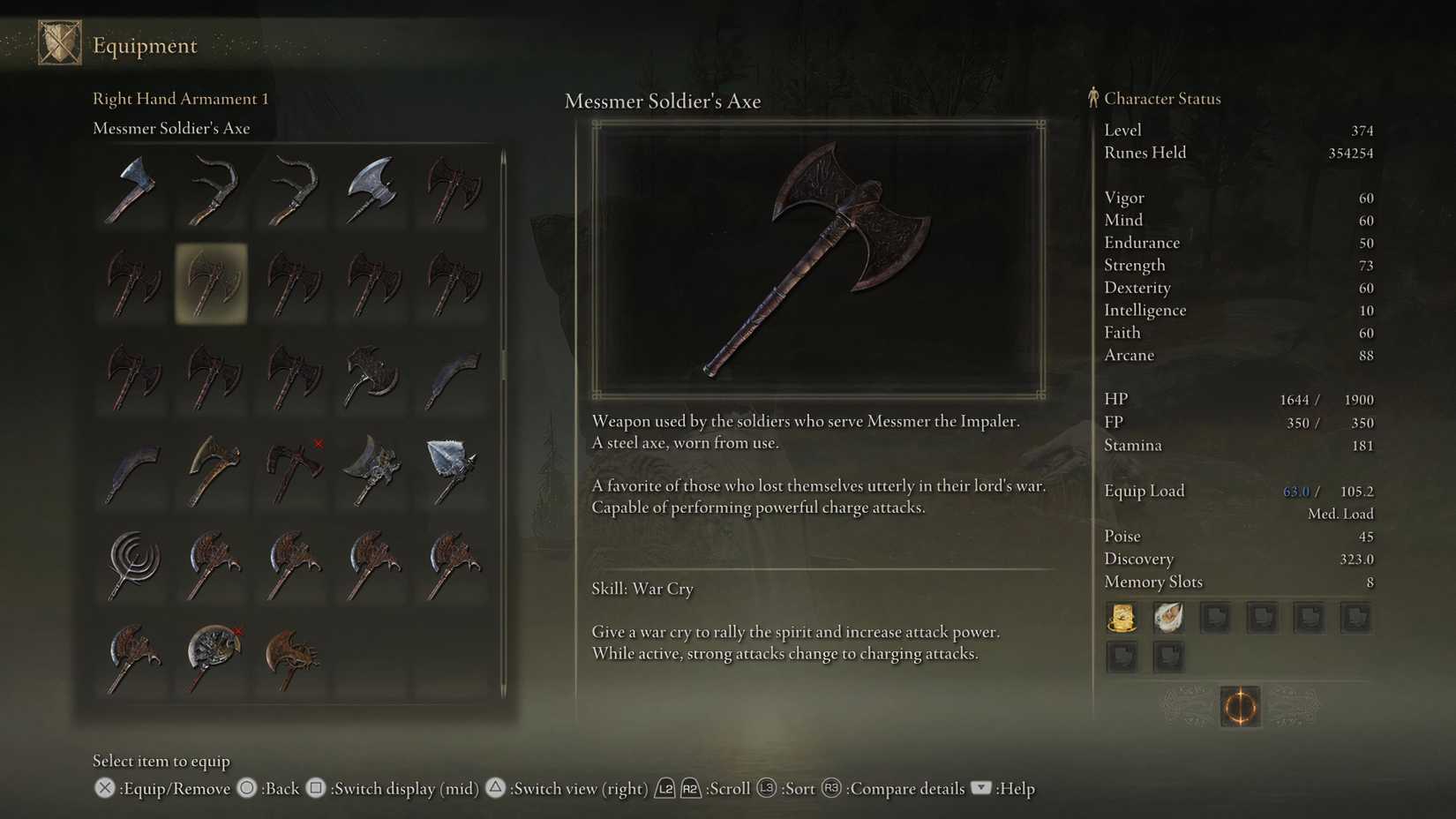Click an empty talisman slot
Viewport: 1456px width, 819px height.
(1215, 618)
